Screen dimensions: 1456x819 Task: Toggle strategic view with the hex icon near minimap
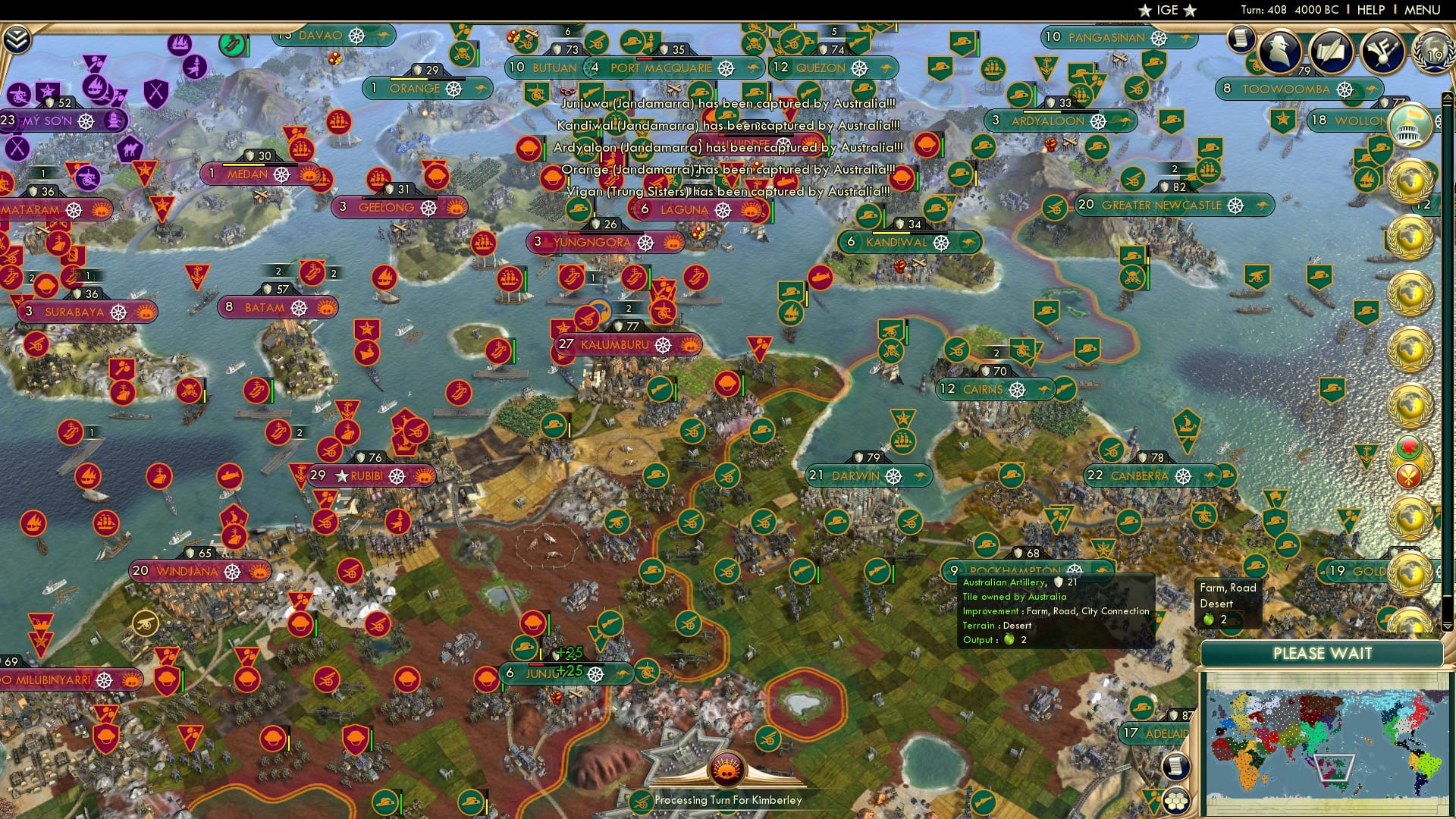point(1178,802)
